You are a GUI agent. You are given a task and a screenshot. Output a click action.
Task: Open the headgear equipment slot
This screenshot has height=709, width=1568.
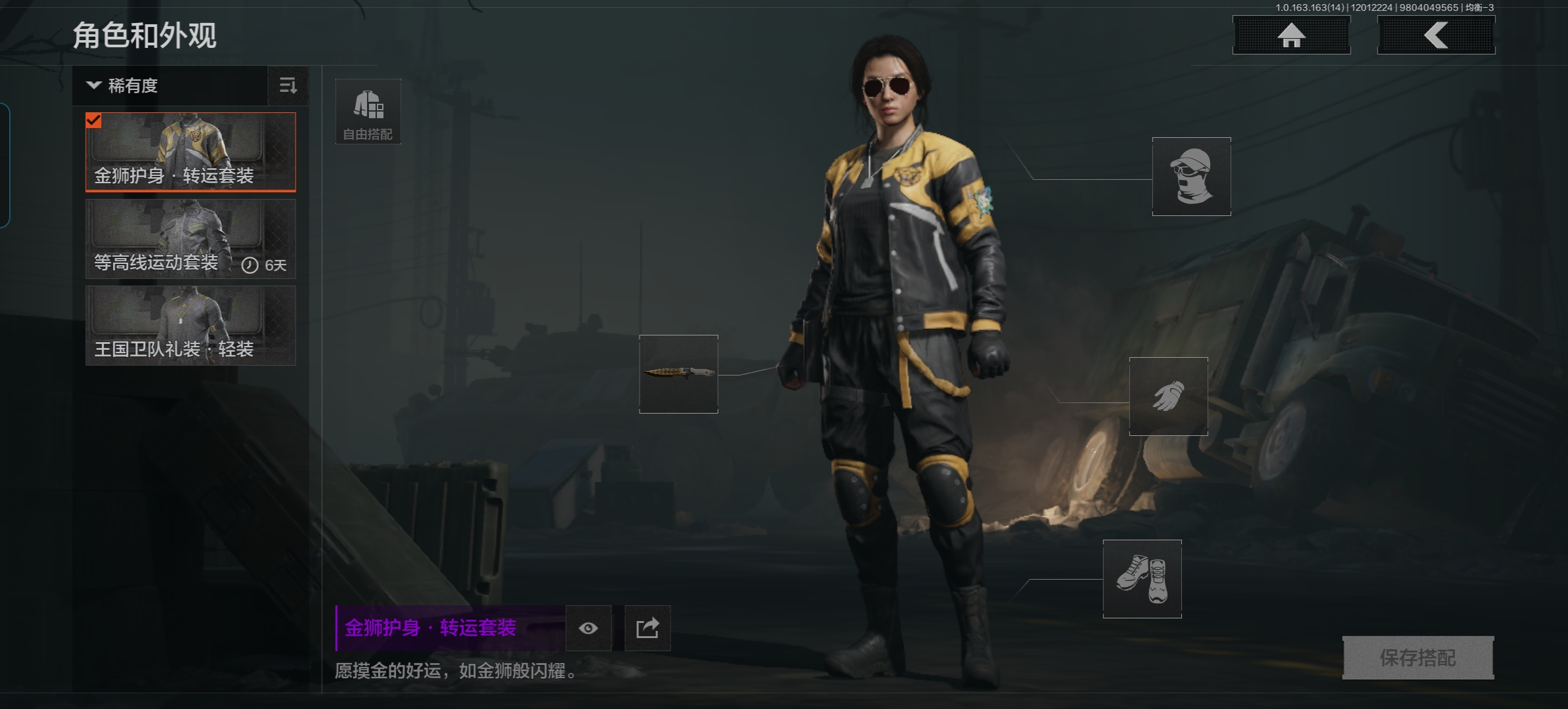pos(1191,176)
